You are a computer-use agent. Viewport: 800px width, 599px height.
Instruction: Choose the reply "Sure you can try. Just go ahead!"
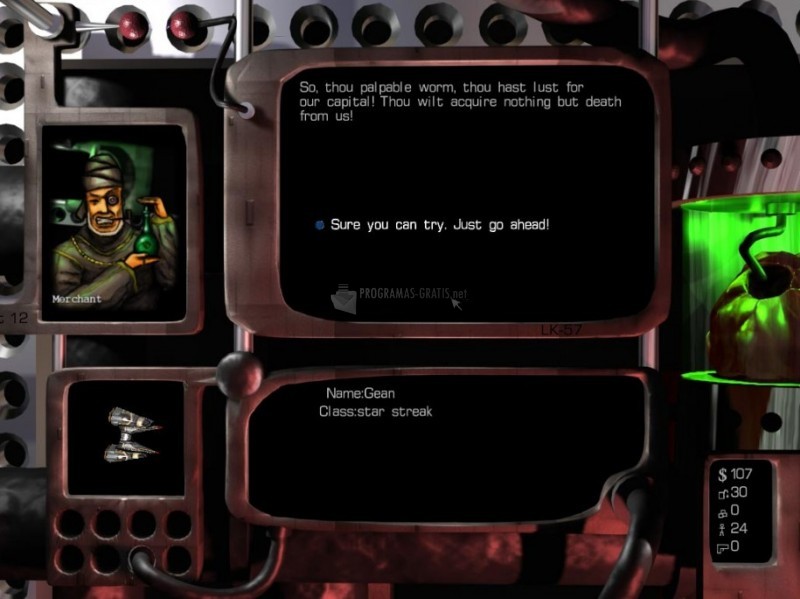[x=439, y=225]
